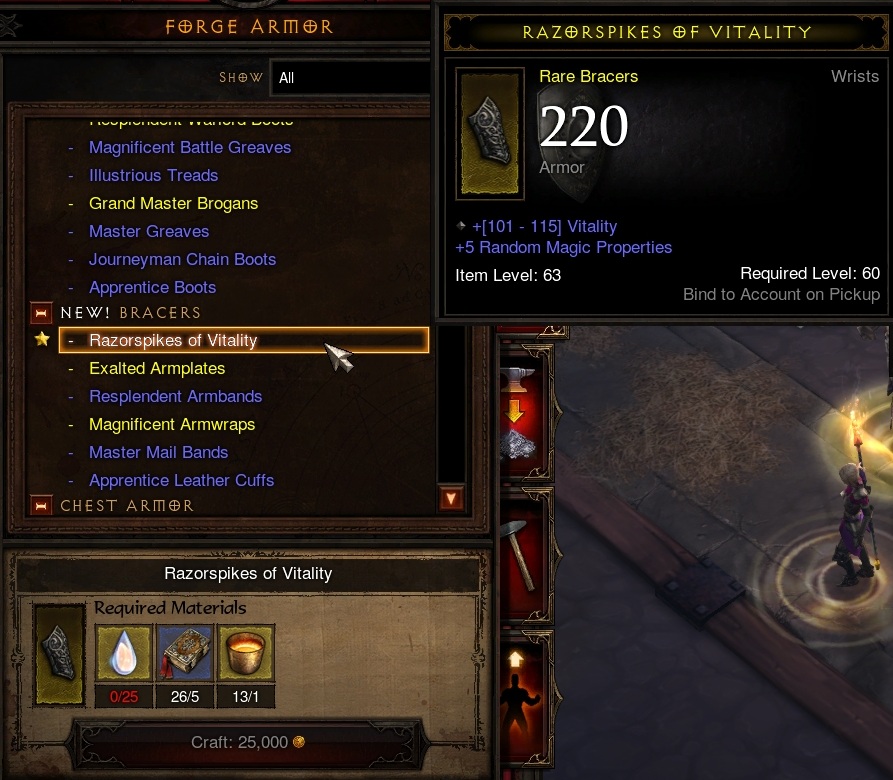Pick the Magnificent Armwraps recipe
The height and width of the screenshot is (780, 893).
pyautogui.click(x=172, y=425)
